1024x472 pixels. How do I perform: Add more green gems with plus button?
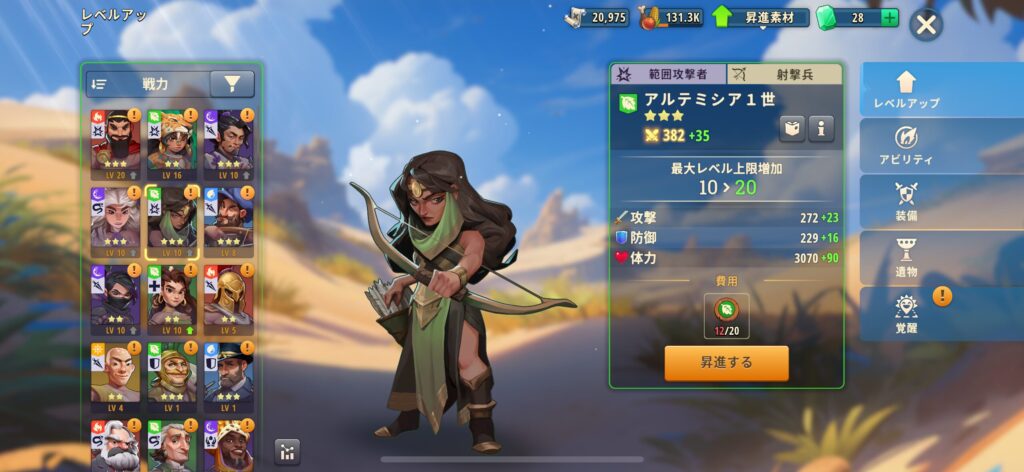[889, 18]
